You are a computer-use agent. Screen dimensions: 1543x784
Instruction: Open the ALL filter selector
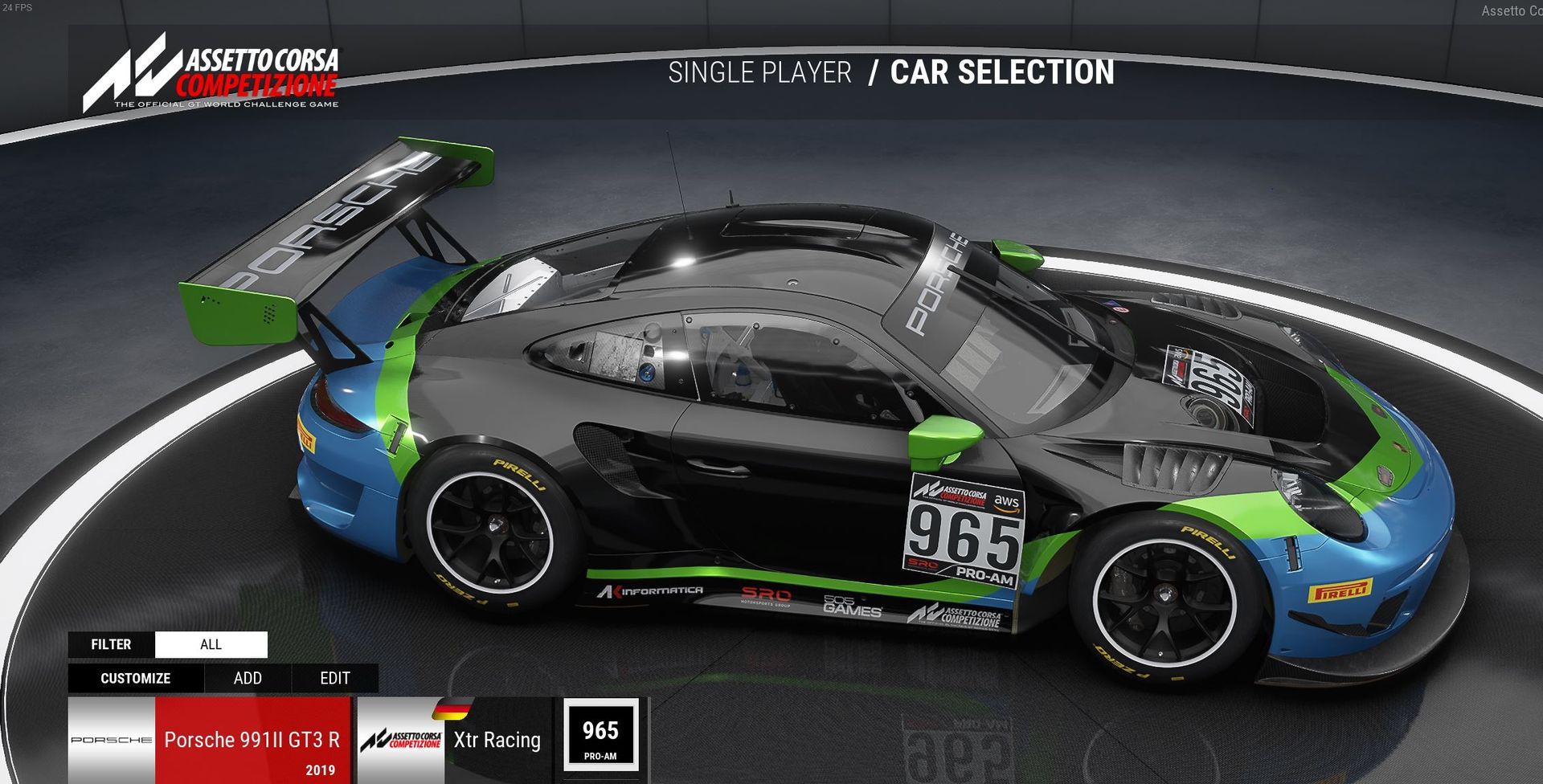click(x=211, y=644)
